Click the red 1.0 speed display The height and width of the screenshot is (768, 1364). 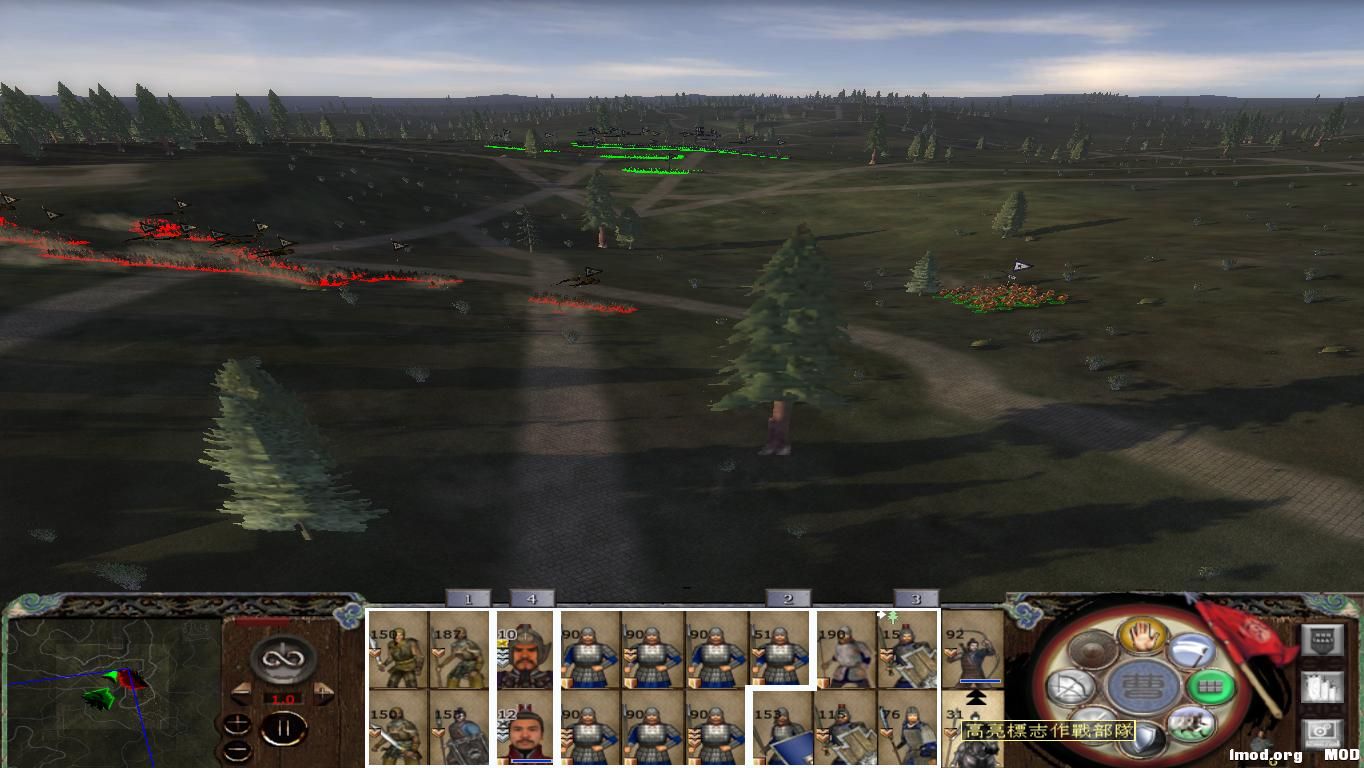(x=282, y=699)
